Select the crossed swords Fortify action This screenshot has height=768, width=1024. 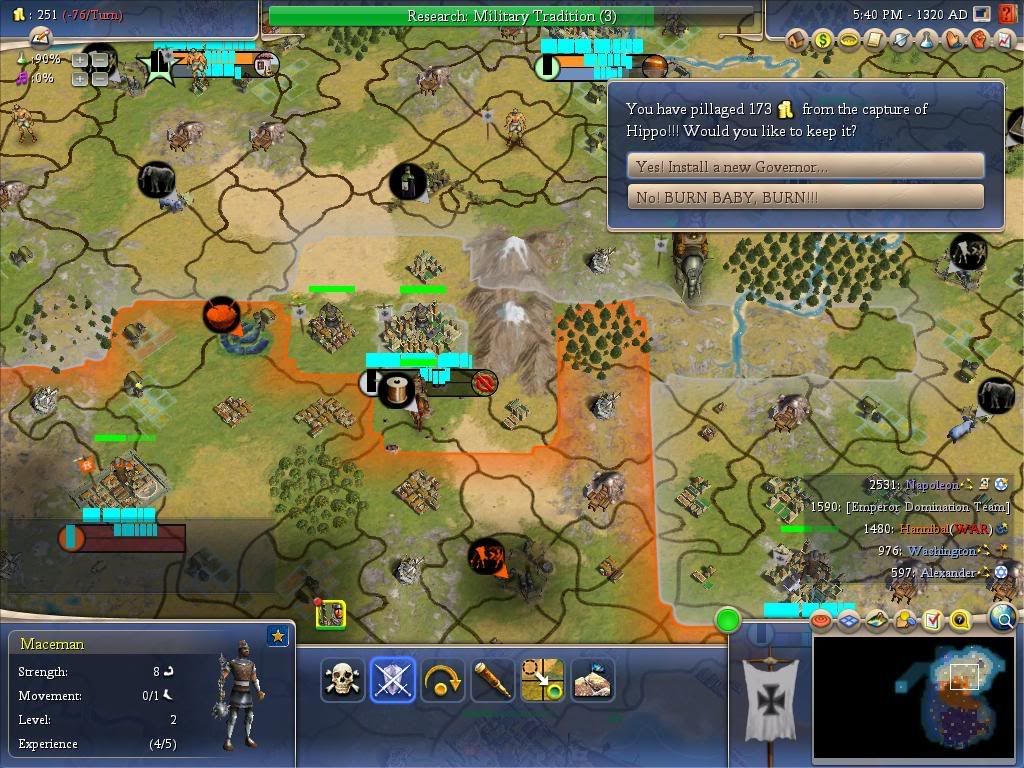point(392,680)
